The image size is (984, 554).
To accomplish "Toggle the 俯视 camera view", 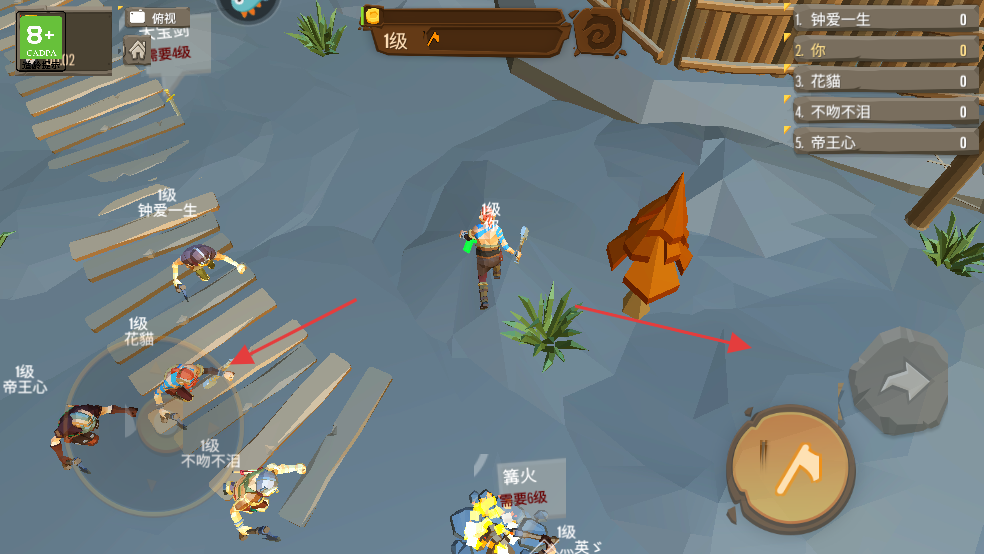I will point(157,18).
